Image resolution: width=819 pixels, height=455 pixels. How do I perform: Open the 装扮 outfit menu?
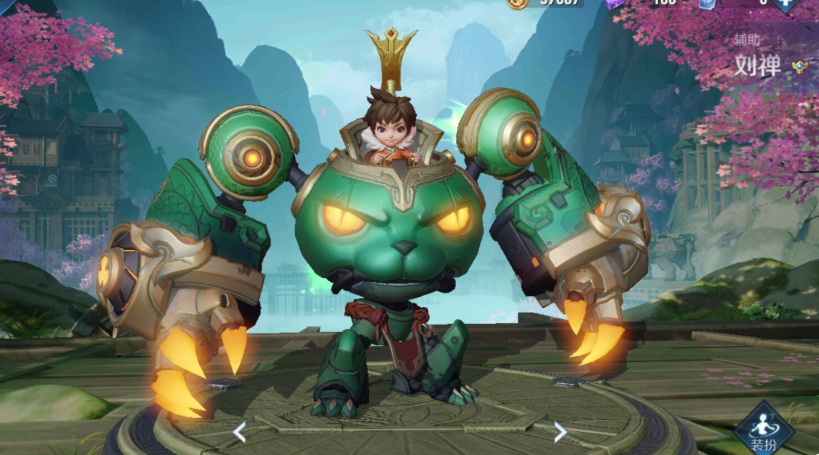(764, 432)
